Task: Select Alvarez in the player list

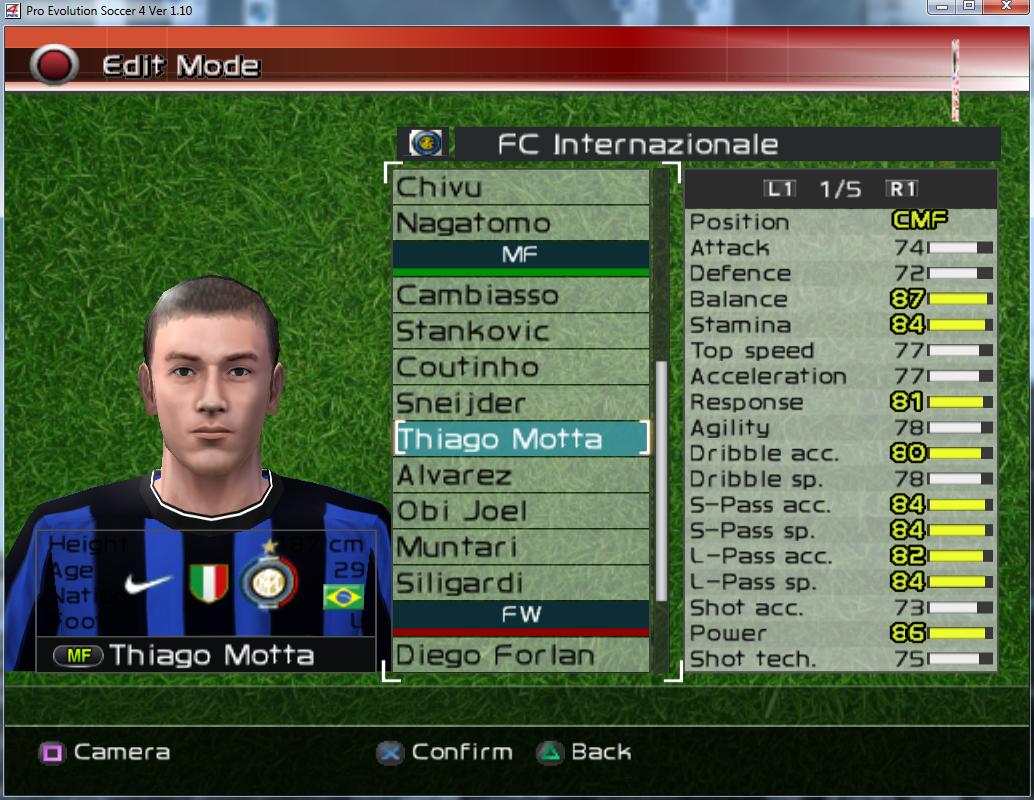Action: click(x=520, y=475)
